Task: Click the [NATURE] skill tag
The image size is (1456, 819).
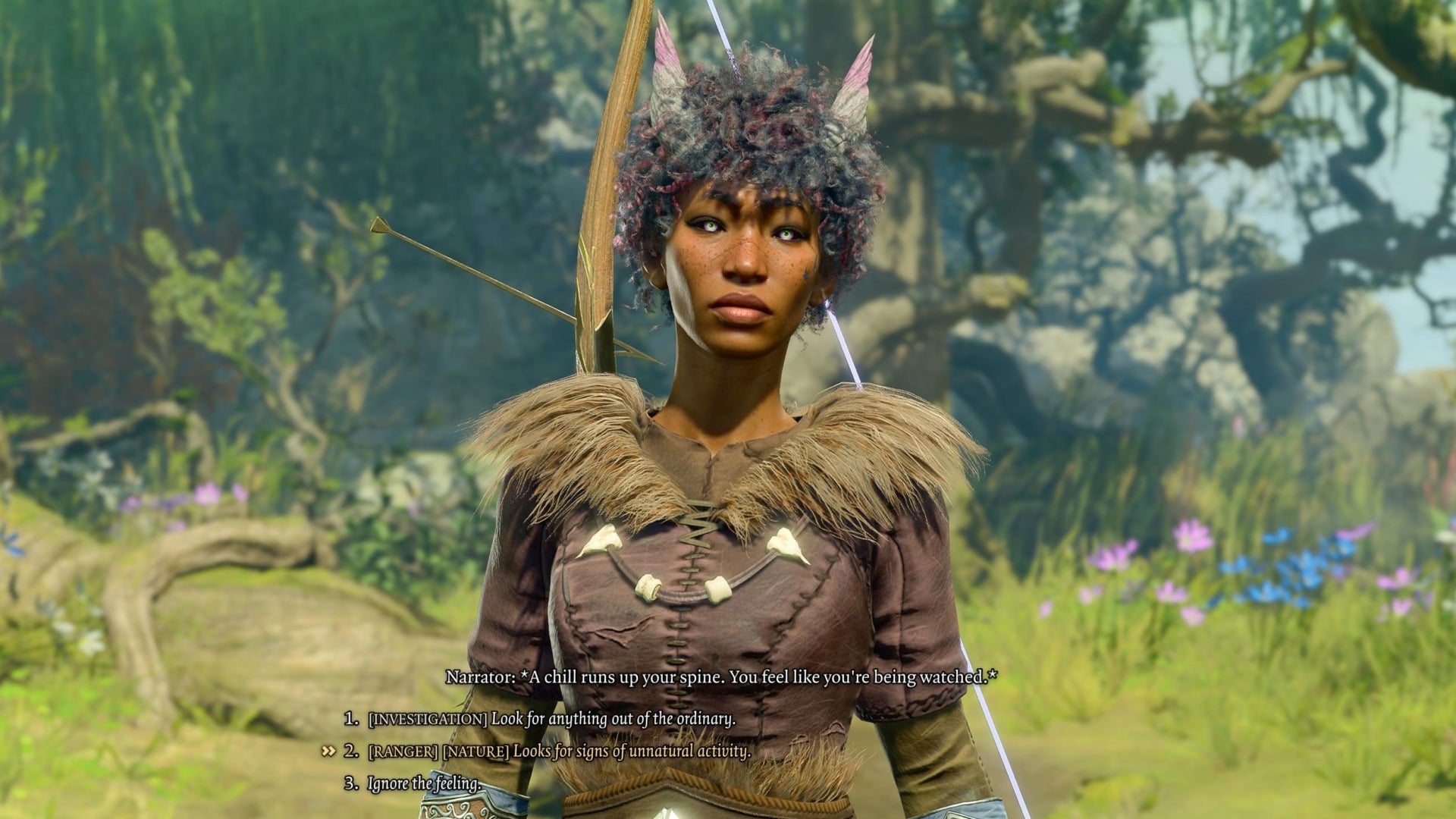Action: 475,751
